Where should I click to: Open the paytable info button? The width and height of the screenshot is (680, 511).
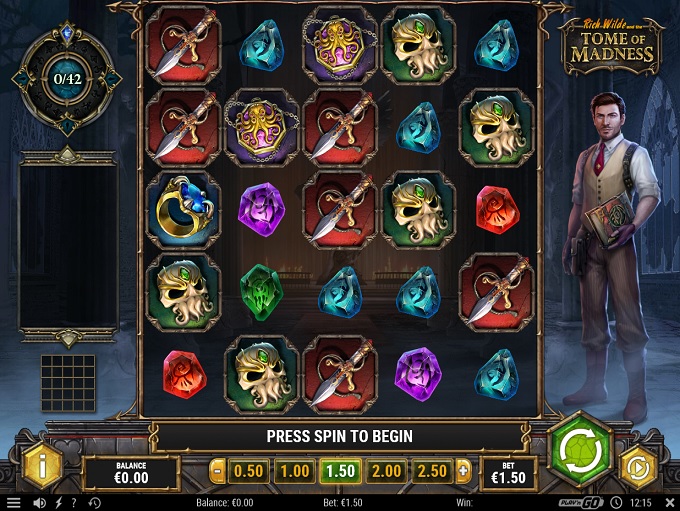pos(42,465)
